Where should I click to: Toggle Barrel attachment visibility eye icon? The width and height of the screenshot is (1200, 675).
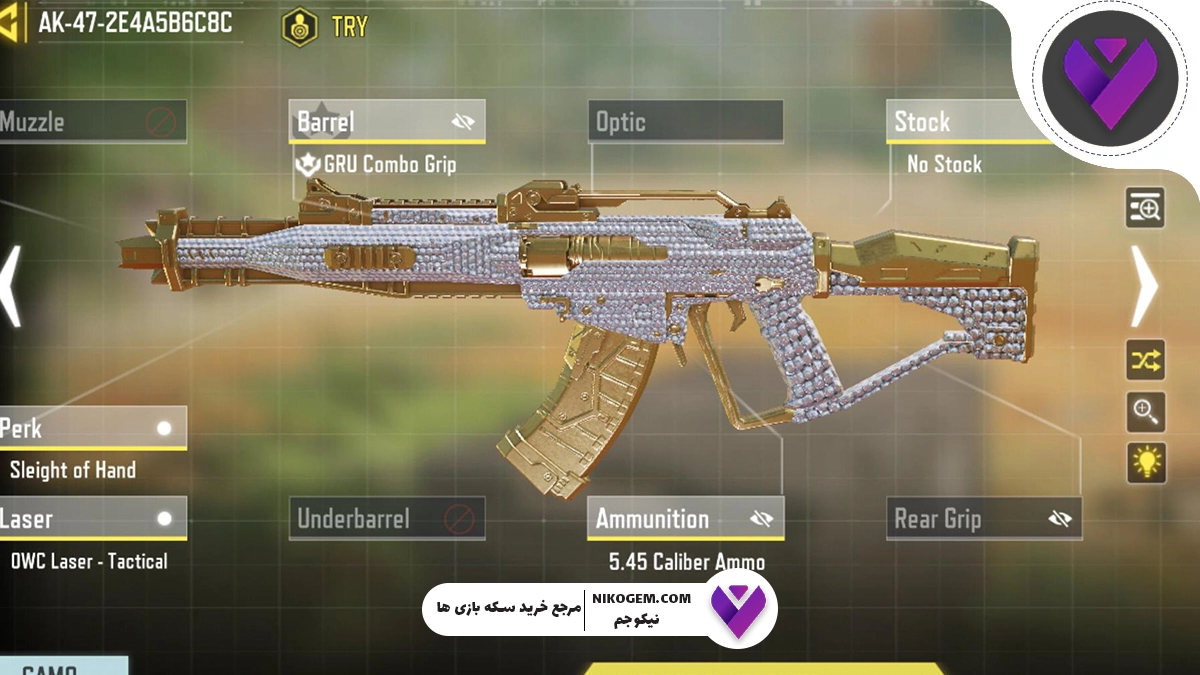(462, 123)
